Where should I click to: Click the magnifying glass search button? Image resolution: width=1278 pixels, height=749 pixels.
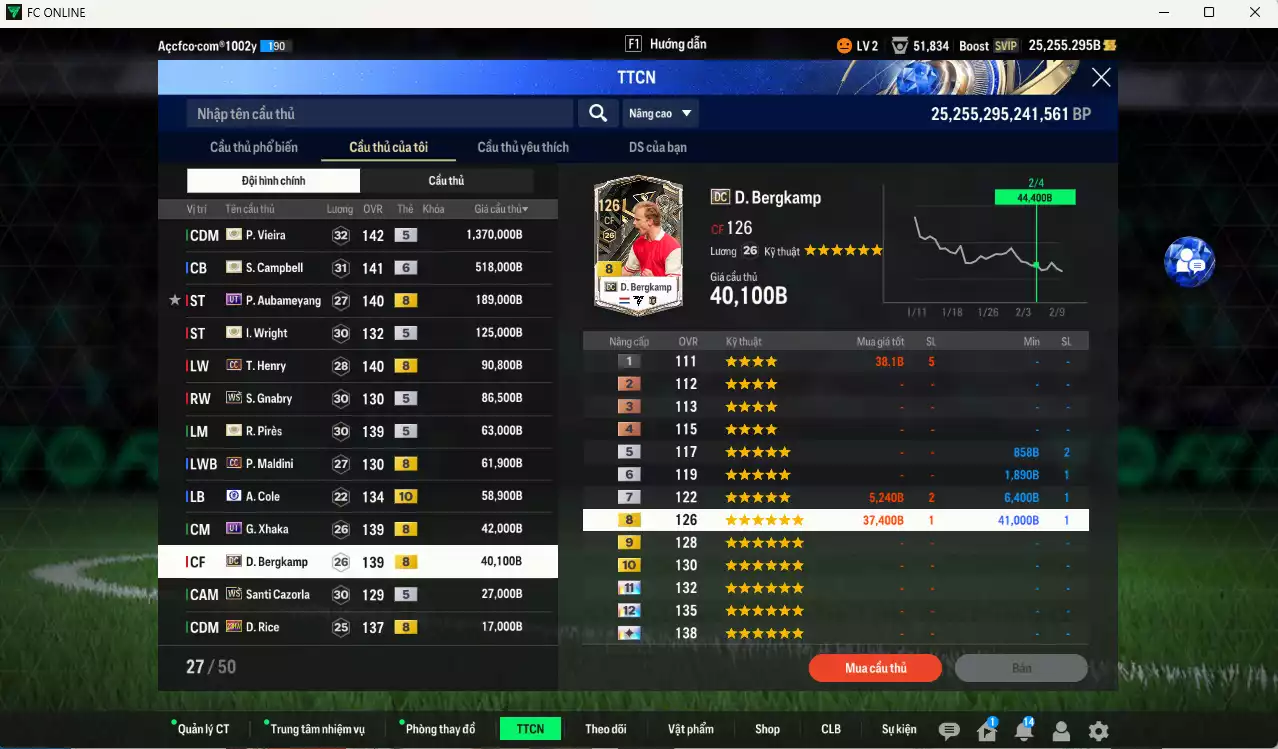point(598,114)
